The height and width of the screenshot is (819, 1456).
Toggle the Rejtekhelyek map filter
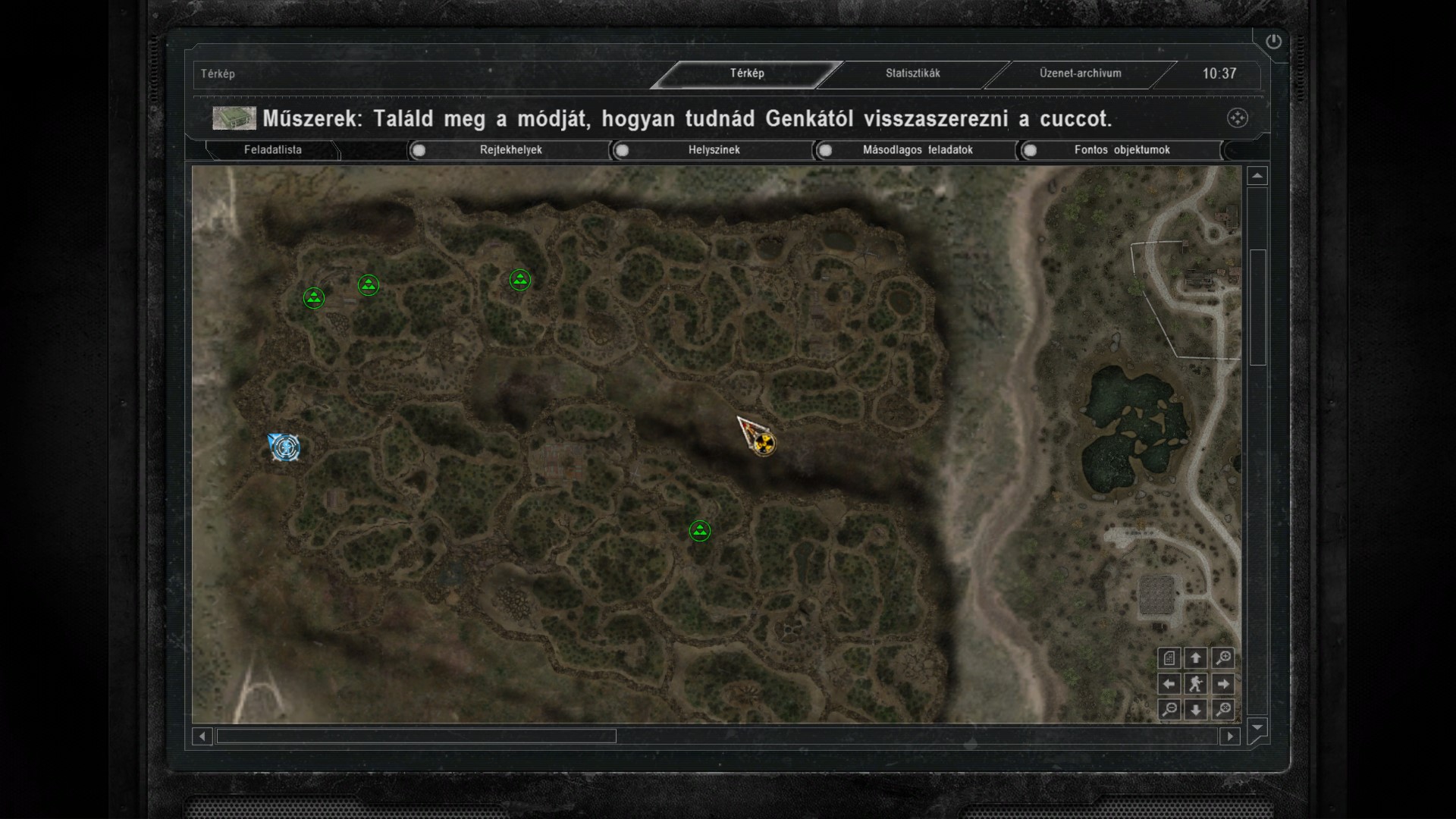419,150
